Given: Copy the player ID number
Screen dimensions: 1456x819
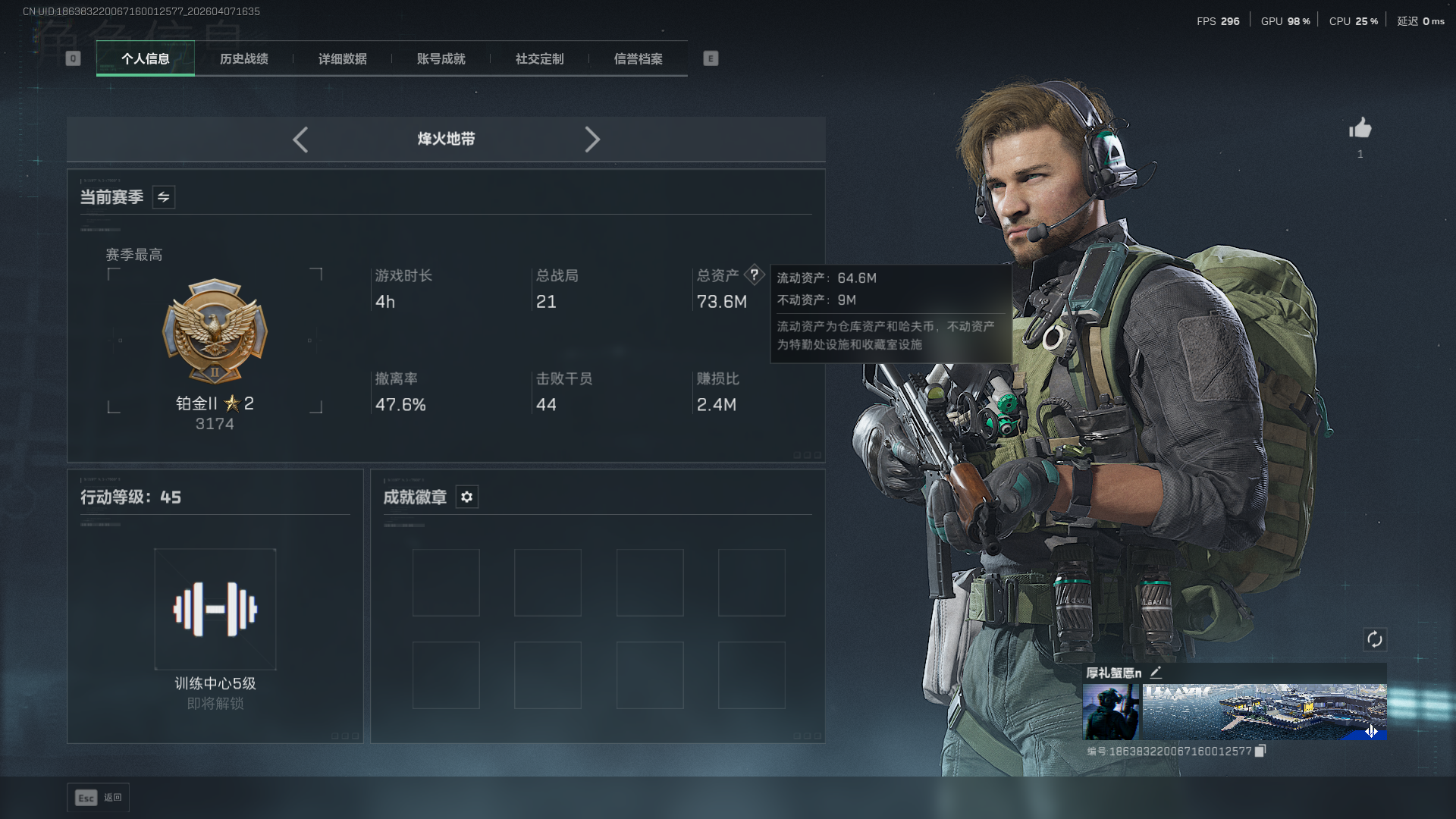Looking at the screenshot, I should (x=1260, y=751).
